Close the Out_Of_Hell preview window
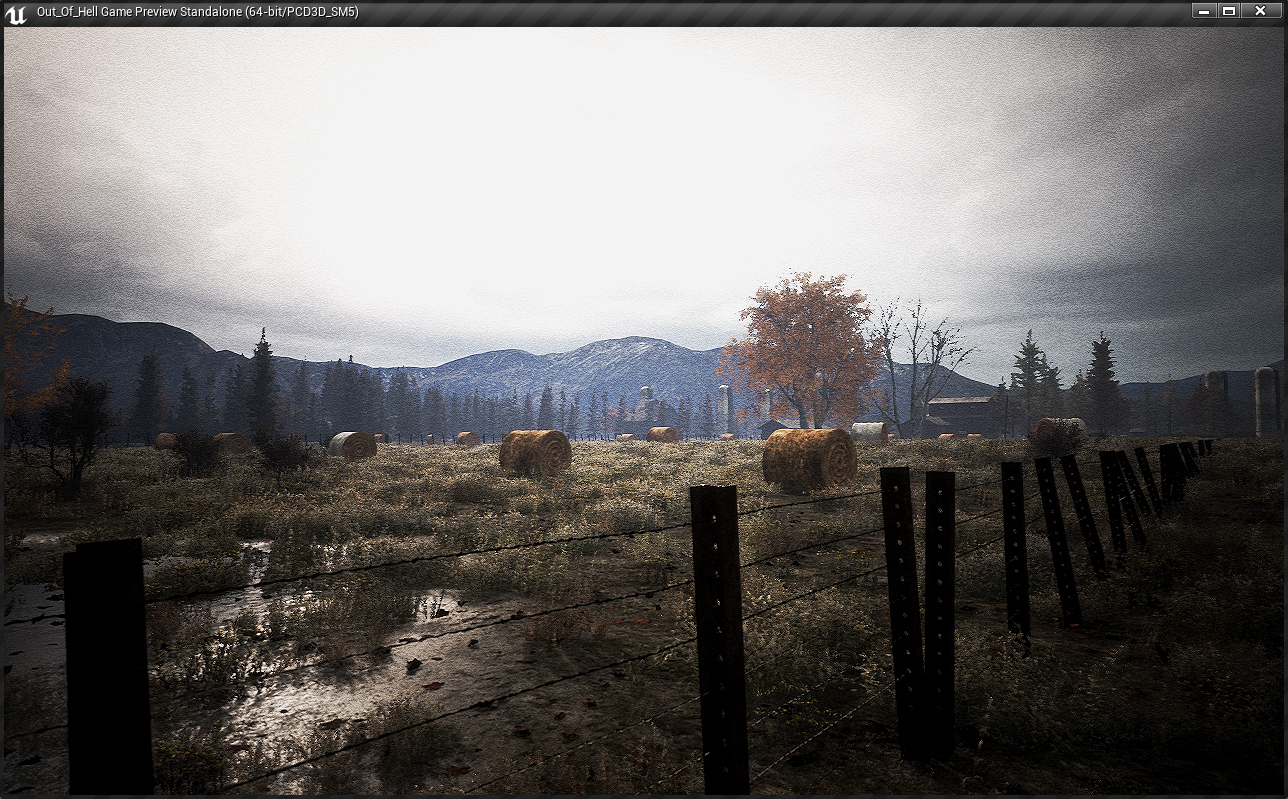Screen dimensions: 1288x799 tap(1260, 11)
